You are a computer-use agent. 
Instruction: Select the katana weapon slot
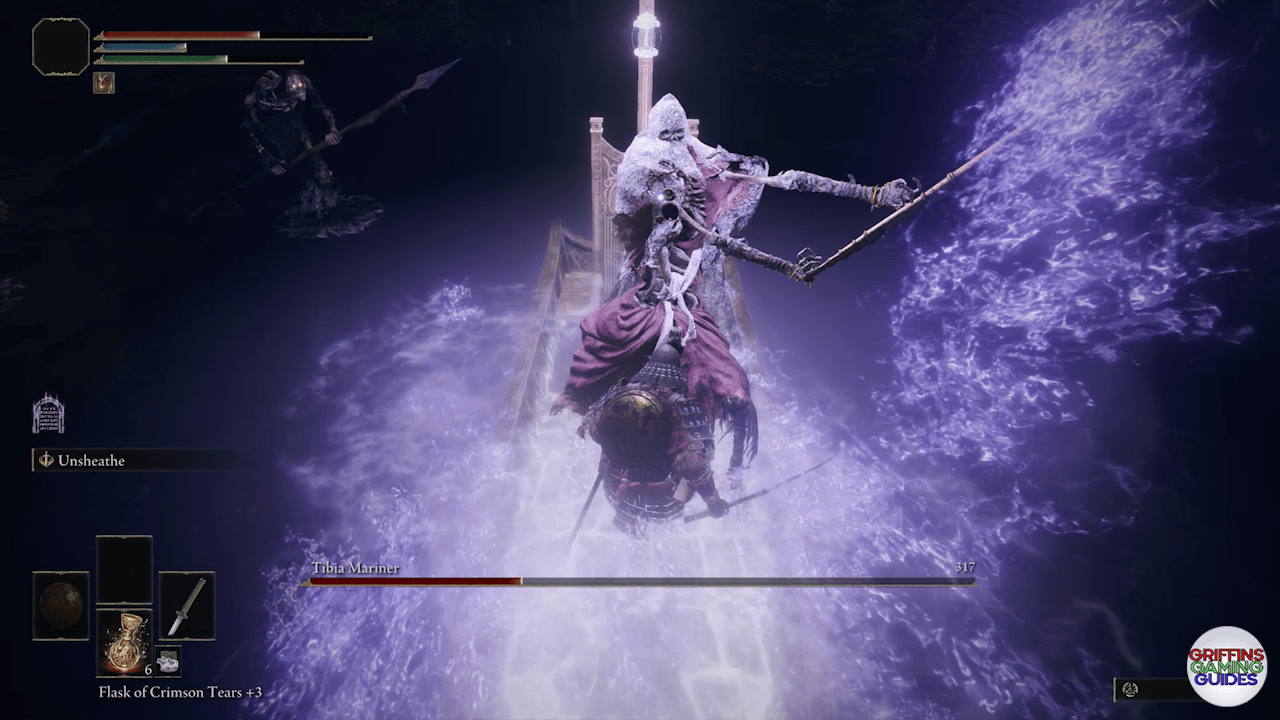[186, 605]
